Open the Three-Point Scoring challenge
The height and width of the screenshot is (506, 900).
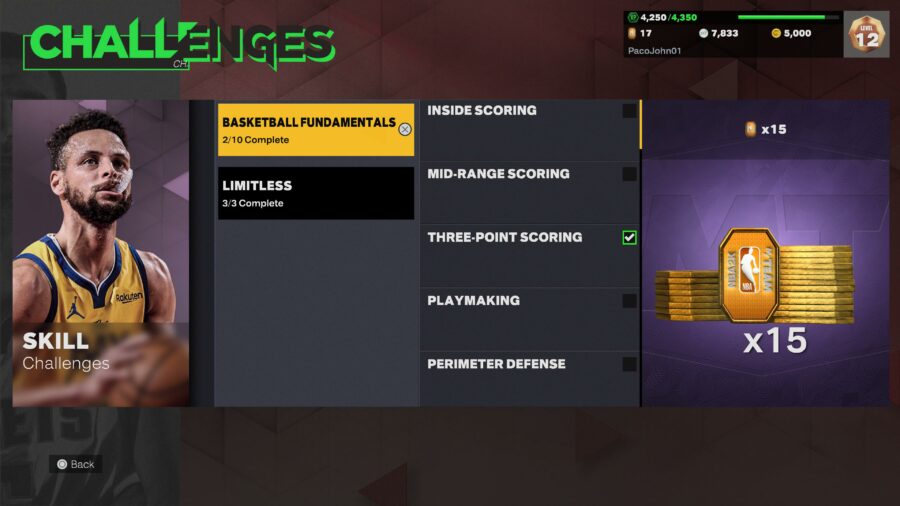(529, 255)
